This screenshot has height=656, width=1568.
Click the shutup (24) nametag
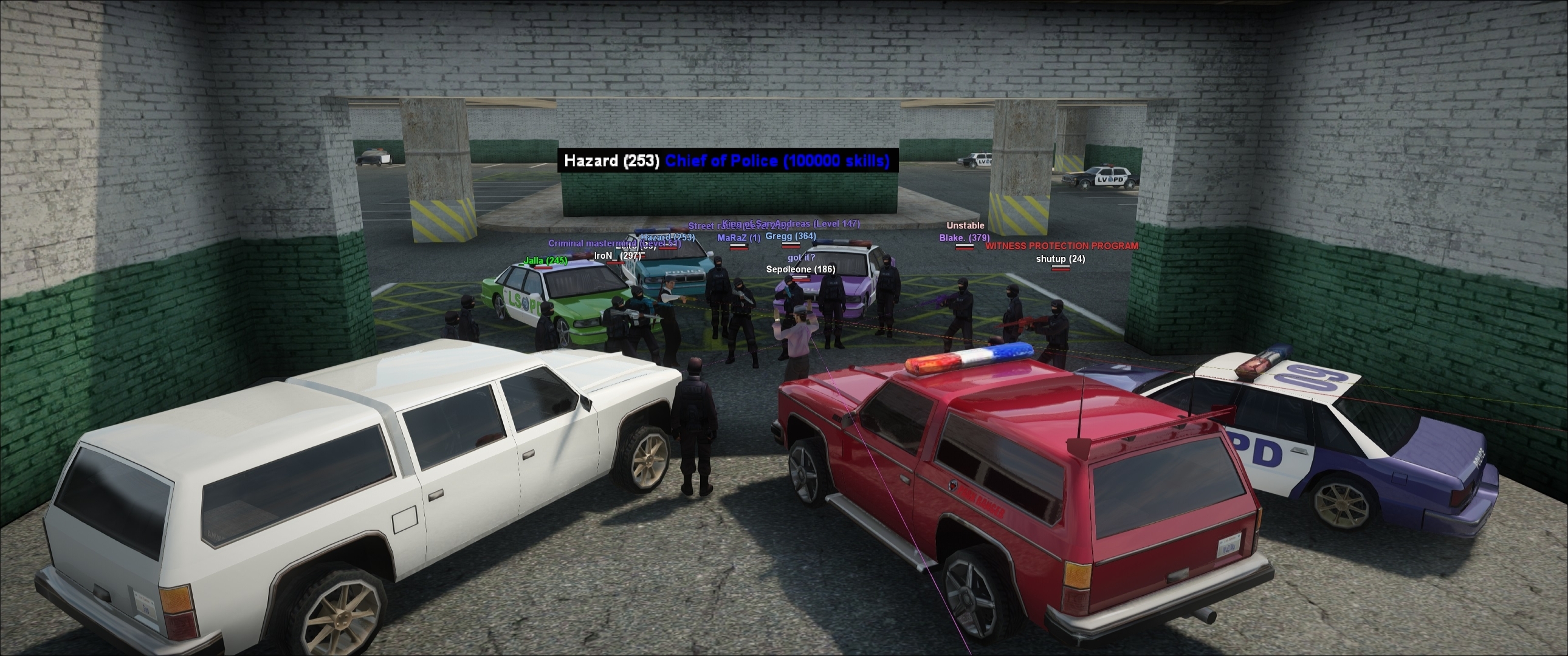pyautogui.click(x=1061, y=260)
